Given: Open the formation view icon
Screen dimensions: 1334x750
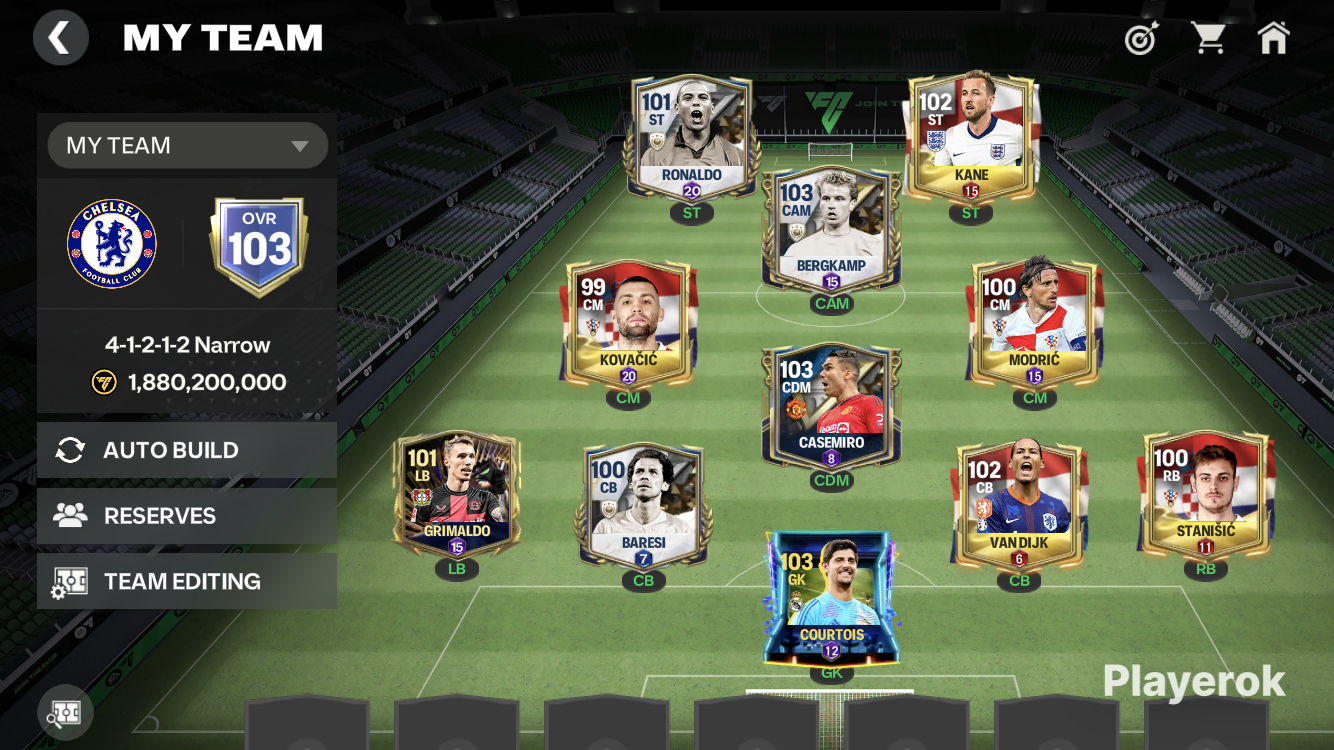Looking at the screenshot, I should 65,714.
